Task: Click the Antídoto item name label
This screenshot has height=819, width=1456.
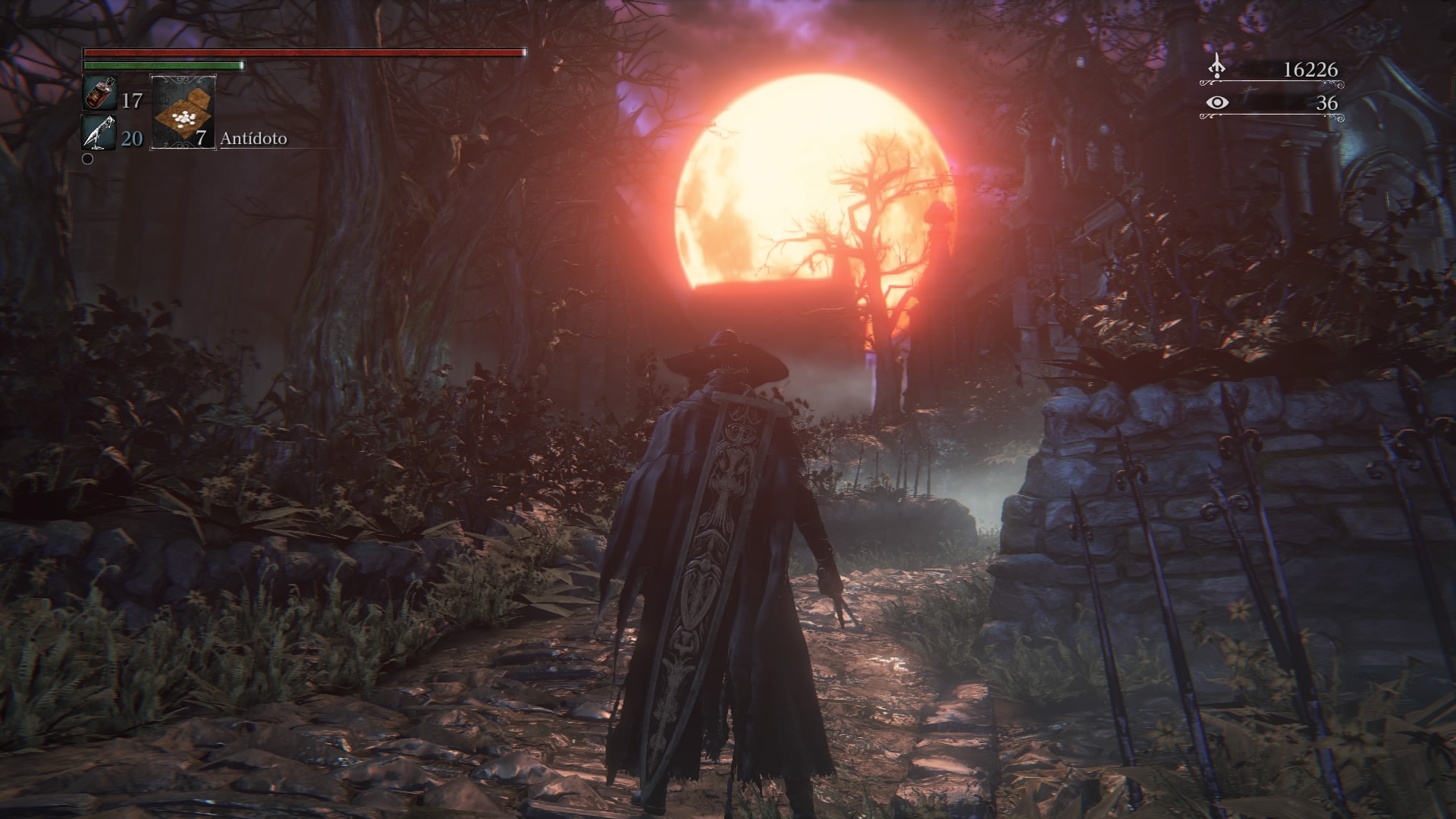Action: point(254,140)
